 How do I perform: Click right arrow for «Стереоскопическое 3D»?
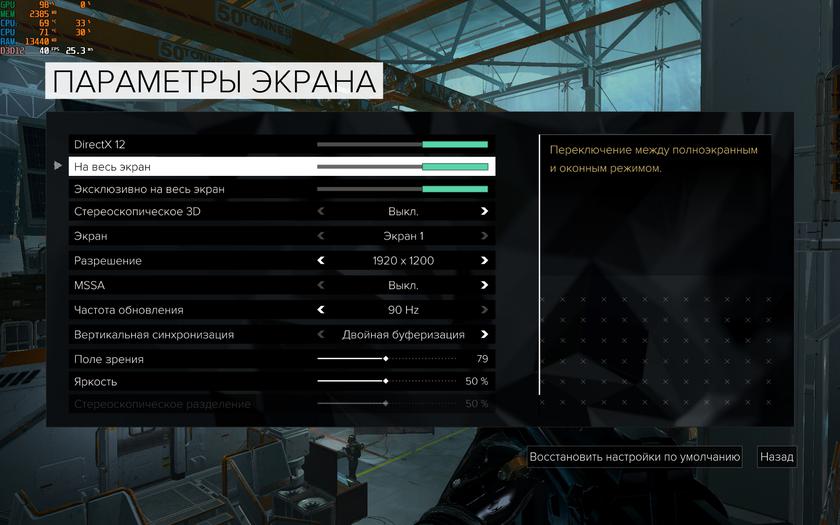[484, 212]
